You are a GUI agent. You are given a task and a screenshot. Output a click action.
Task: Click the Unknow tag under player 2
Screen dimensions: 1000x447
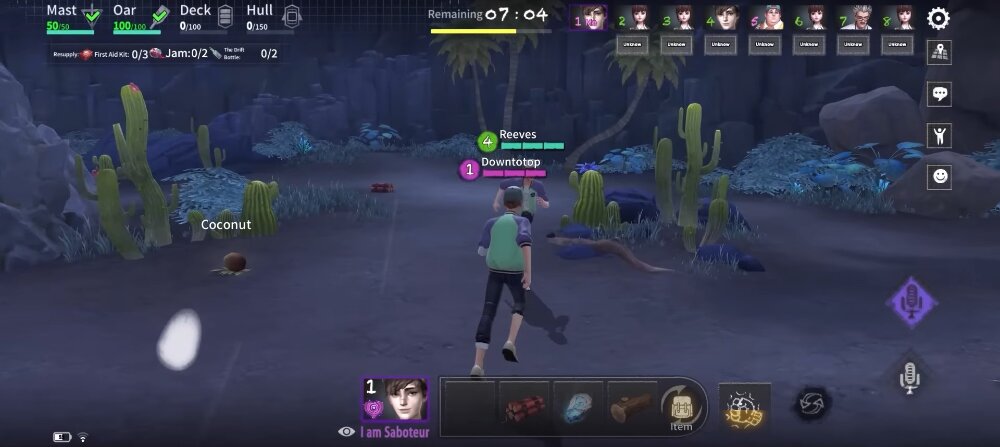coord(632,44)
